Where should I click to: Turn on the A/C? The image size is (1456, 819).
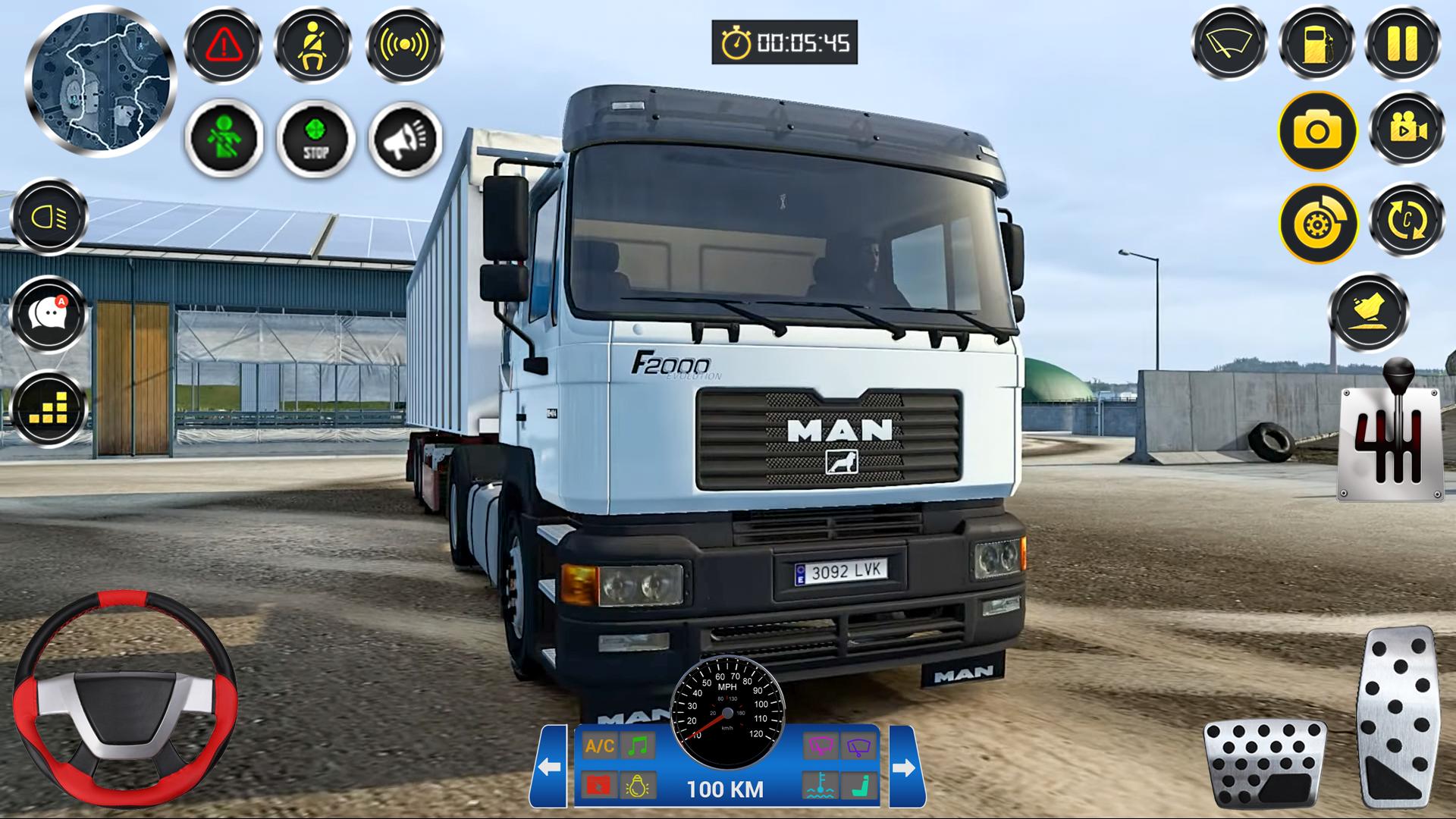click(599, 746)
